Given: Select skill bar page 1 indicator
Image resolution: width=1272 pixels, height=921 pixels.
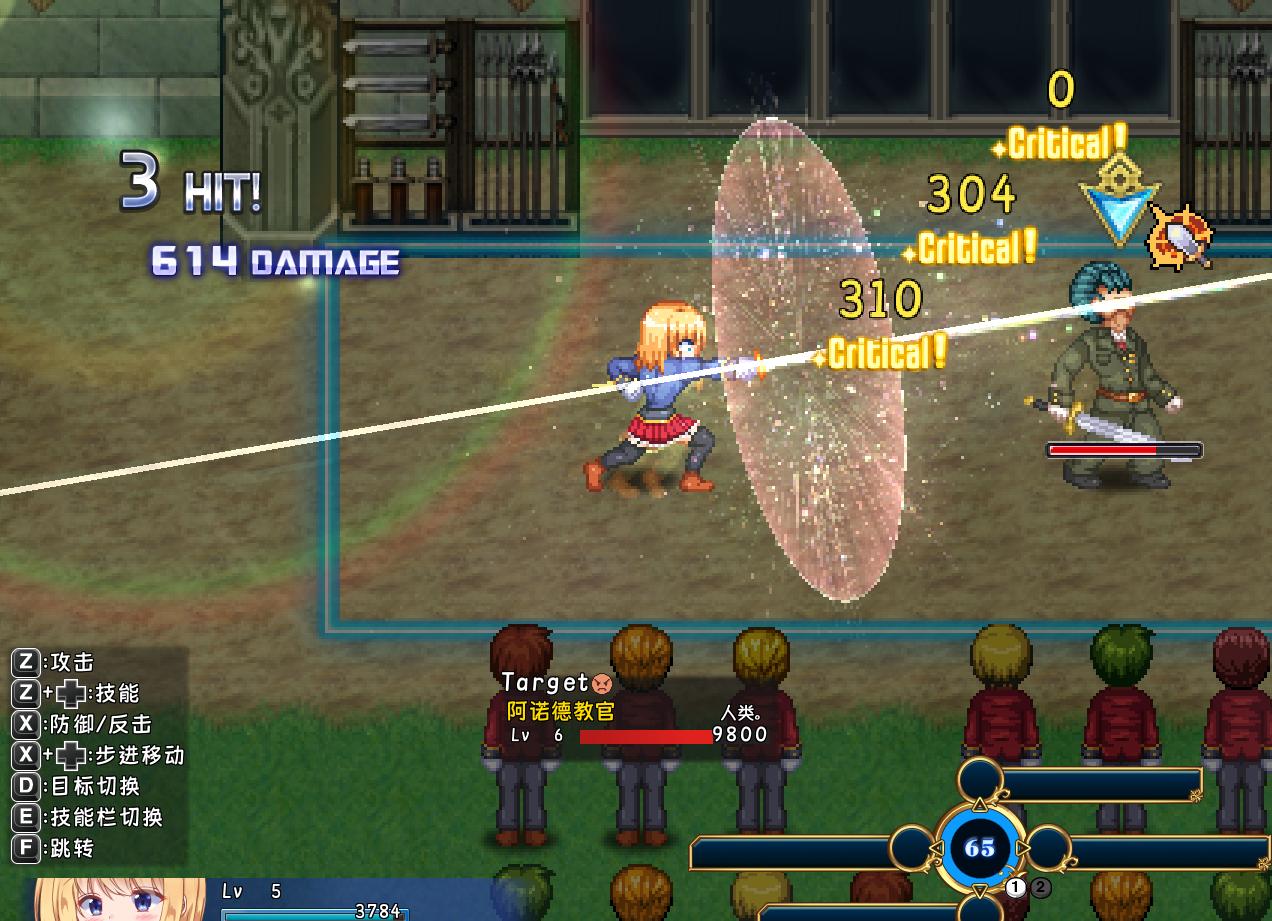Looking at the screenshot, I should pos(1016,887).
